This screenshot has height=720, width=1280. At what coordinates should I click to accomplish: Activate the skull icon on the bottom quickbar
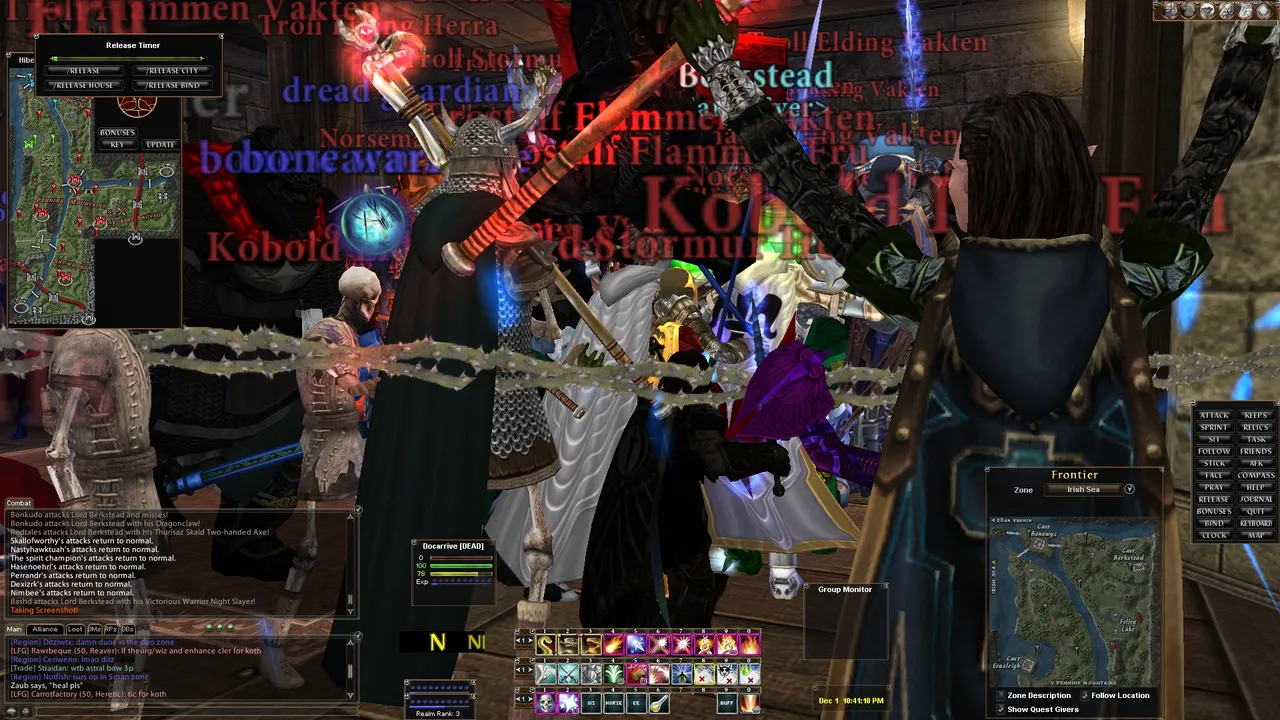[x=546, y=703]
